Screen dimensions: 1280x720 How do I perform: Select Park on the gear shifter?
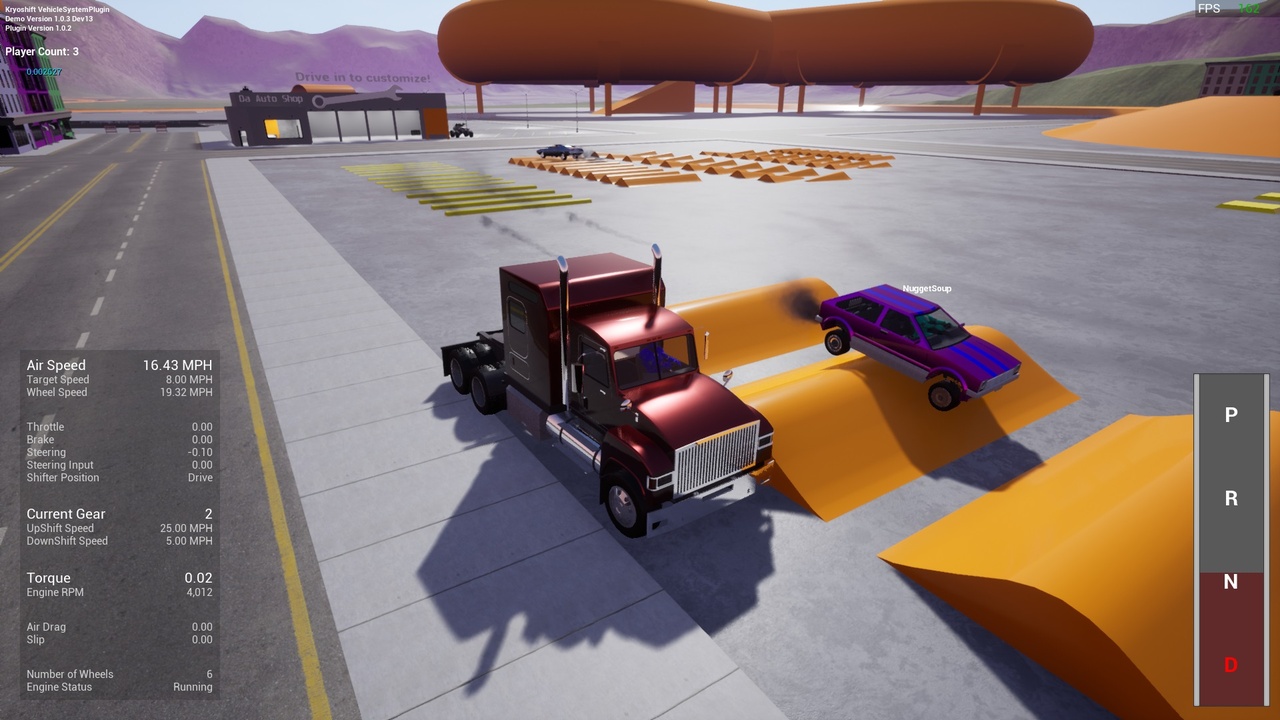(x=1230, y=415)
